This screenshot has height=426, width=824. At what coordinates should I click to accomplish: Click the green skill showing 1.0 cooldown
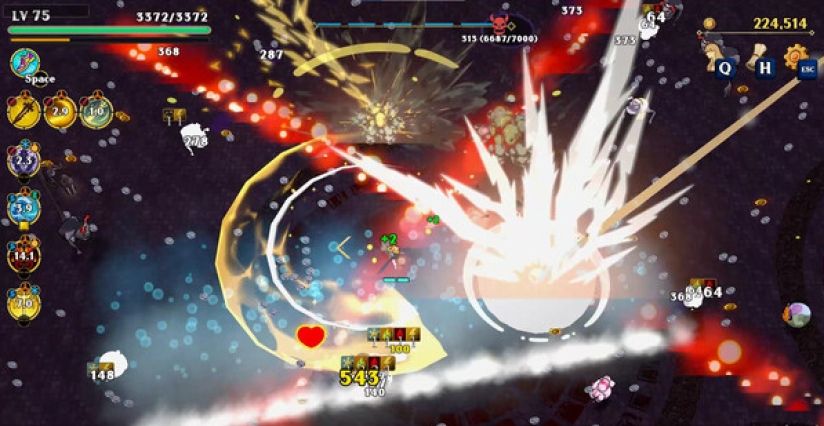tap(96, 110)
